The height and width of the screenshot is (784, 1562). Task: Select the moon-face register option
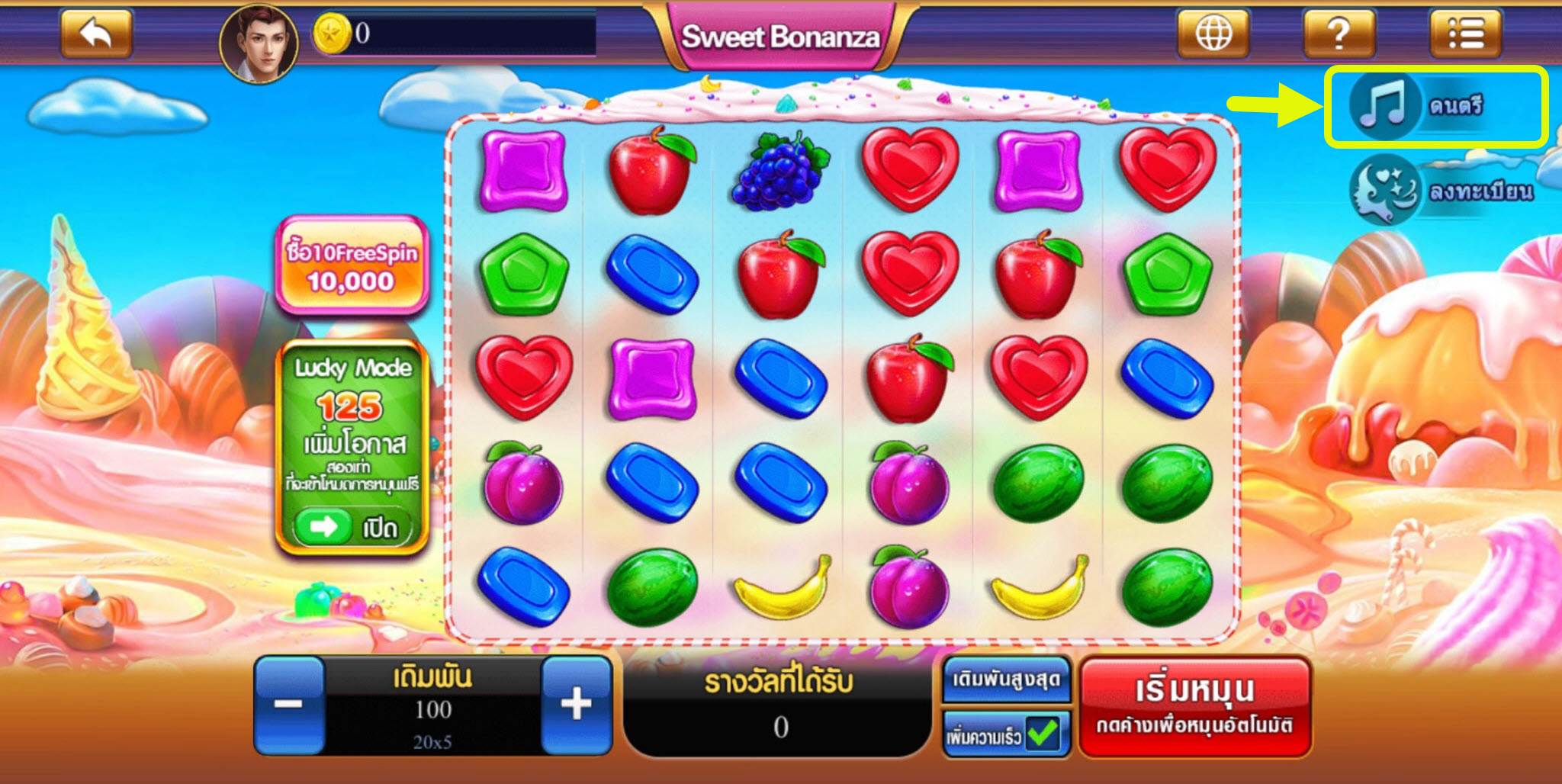pyautogui.click(x=1384, y=189)
